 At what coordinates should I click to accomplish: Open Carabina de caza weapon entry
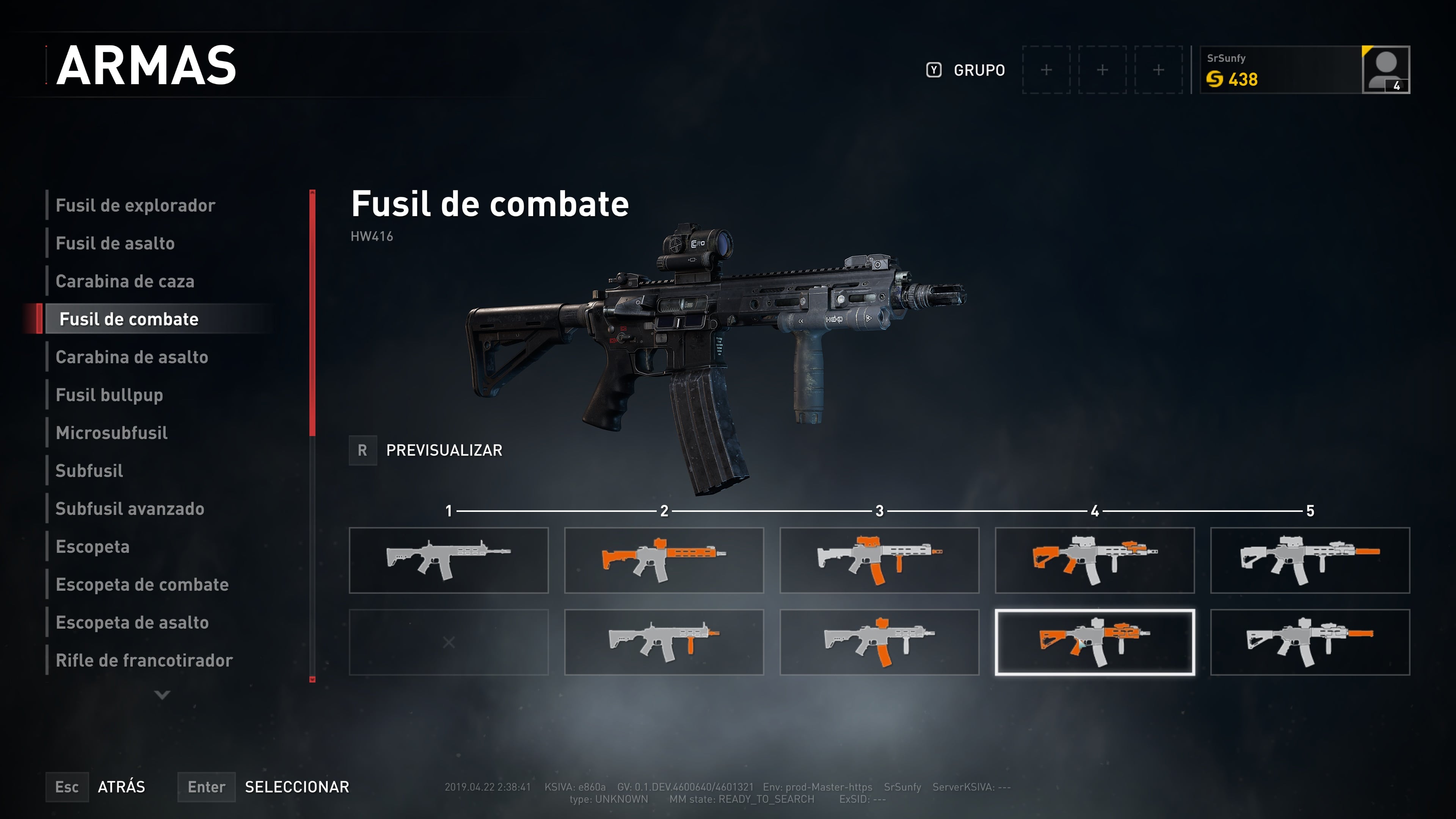click(125, 281)
